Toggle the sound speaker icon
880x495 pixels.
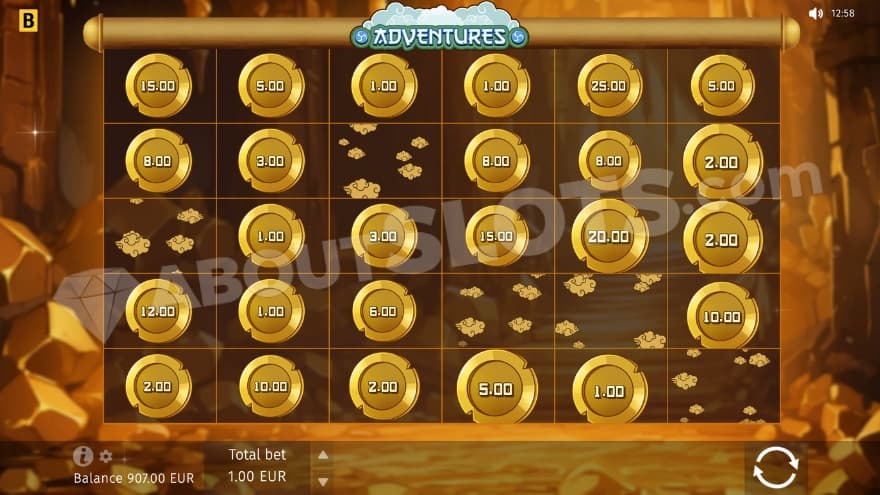pyautogui.click(x=815, y=13)
